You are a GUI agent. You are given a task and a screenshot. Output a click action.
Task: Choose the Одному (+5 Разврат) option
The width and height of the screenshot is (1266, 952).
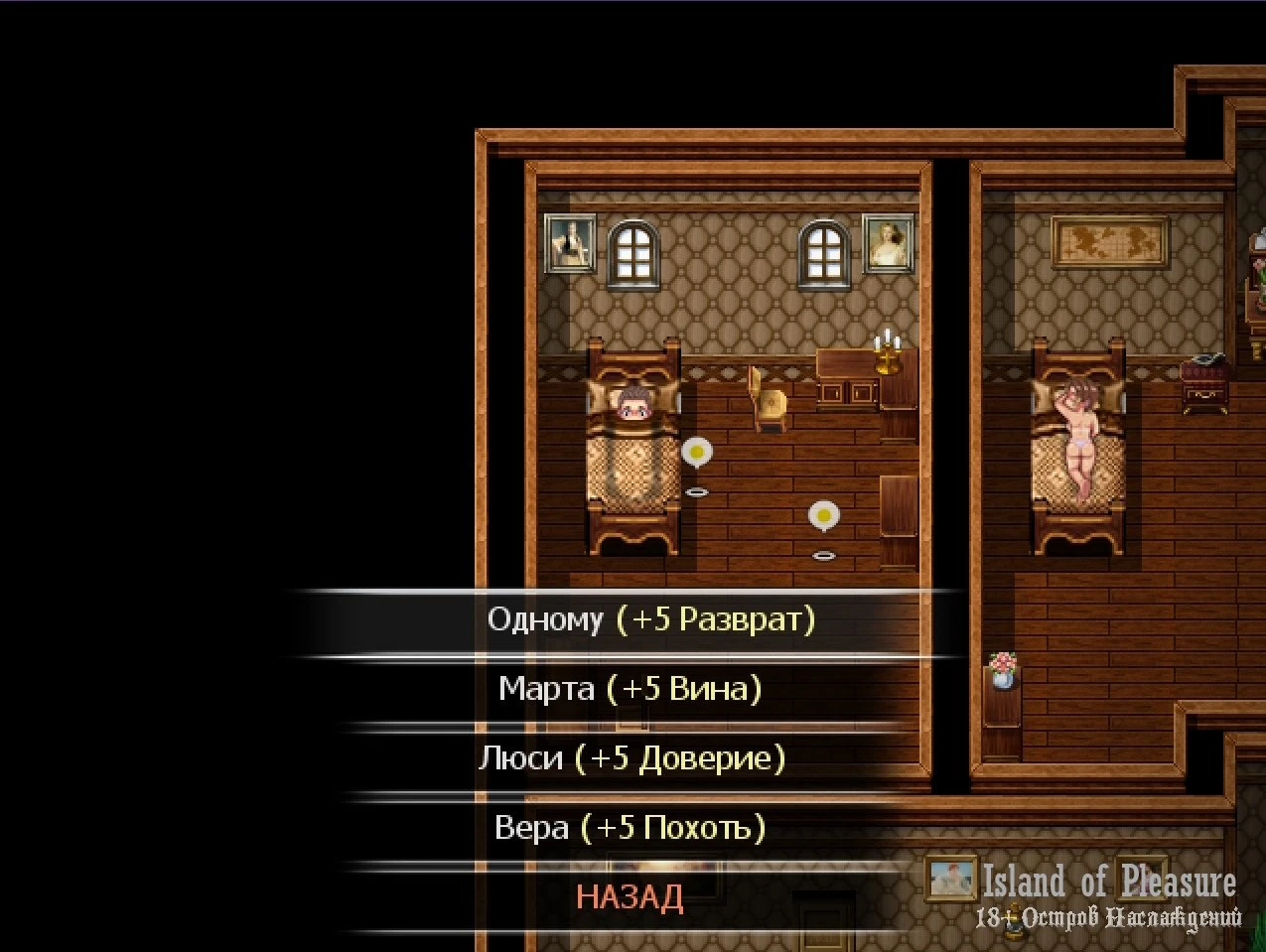(650, 620)
